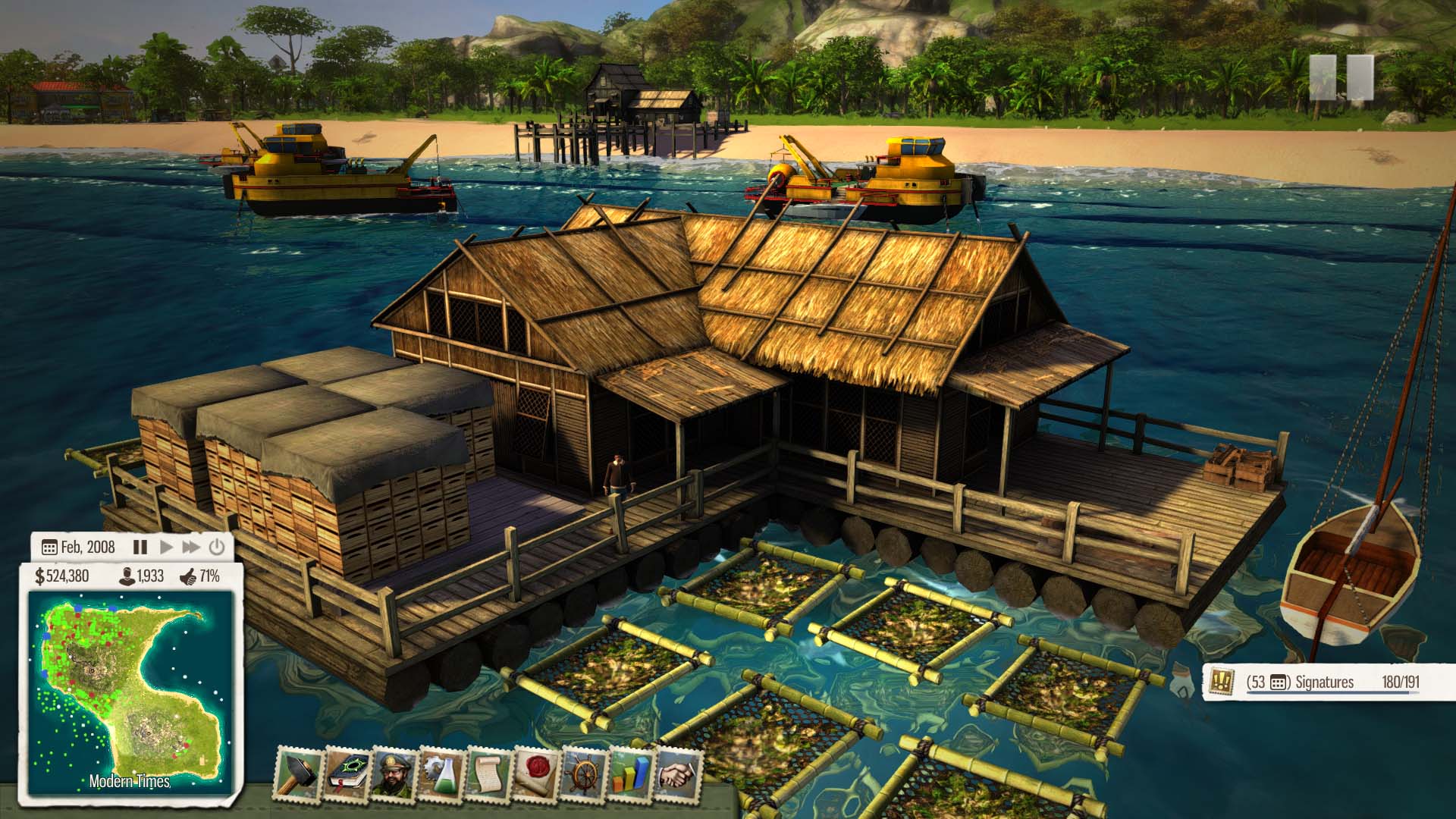The height and width of the screenshot is (819, 1456).
Task: Click the large pause overlay icon
Action: coord(1341,77)
